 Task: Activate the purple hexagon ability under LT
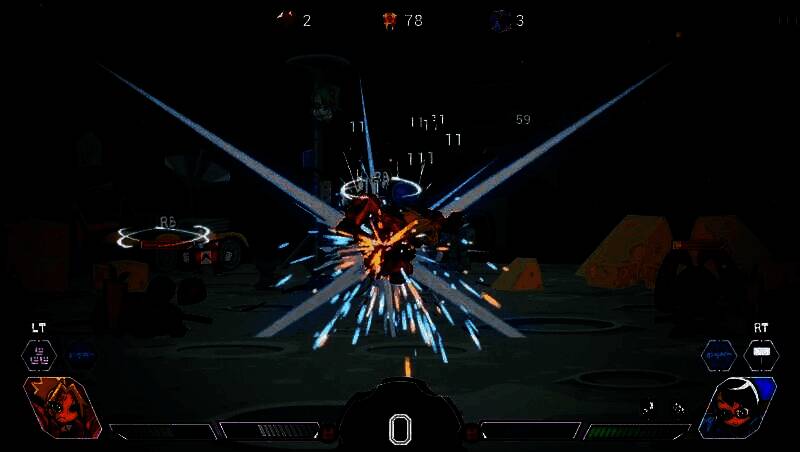click(x=39, y=354)
